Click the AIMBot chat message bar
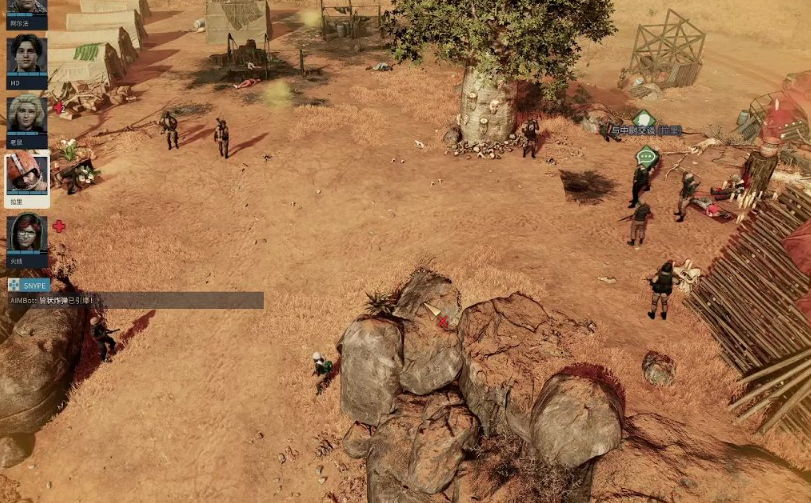The width and height of the screenshot is (811, 503). [135, 300]
